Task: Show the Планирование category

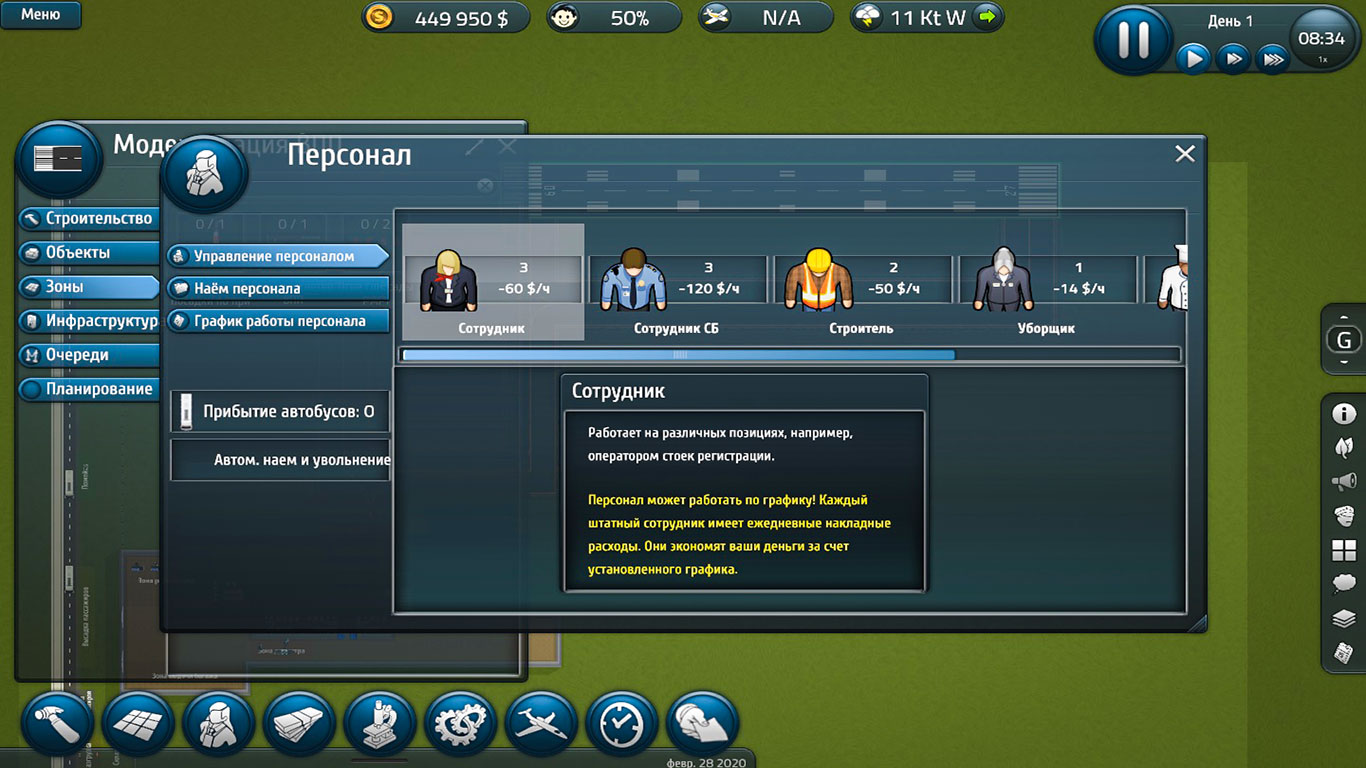Action: click(x=89, y=389)
